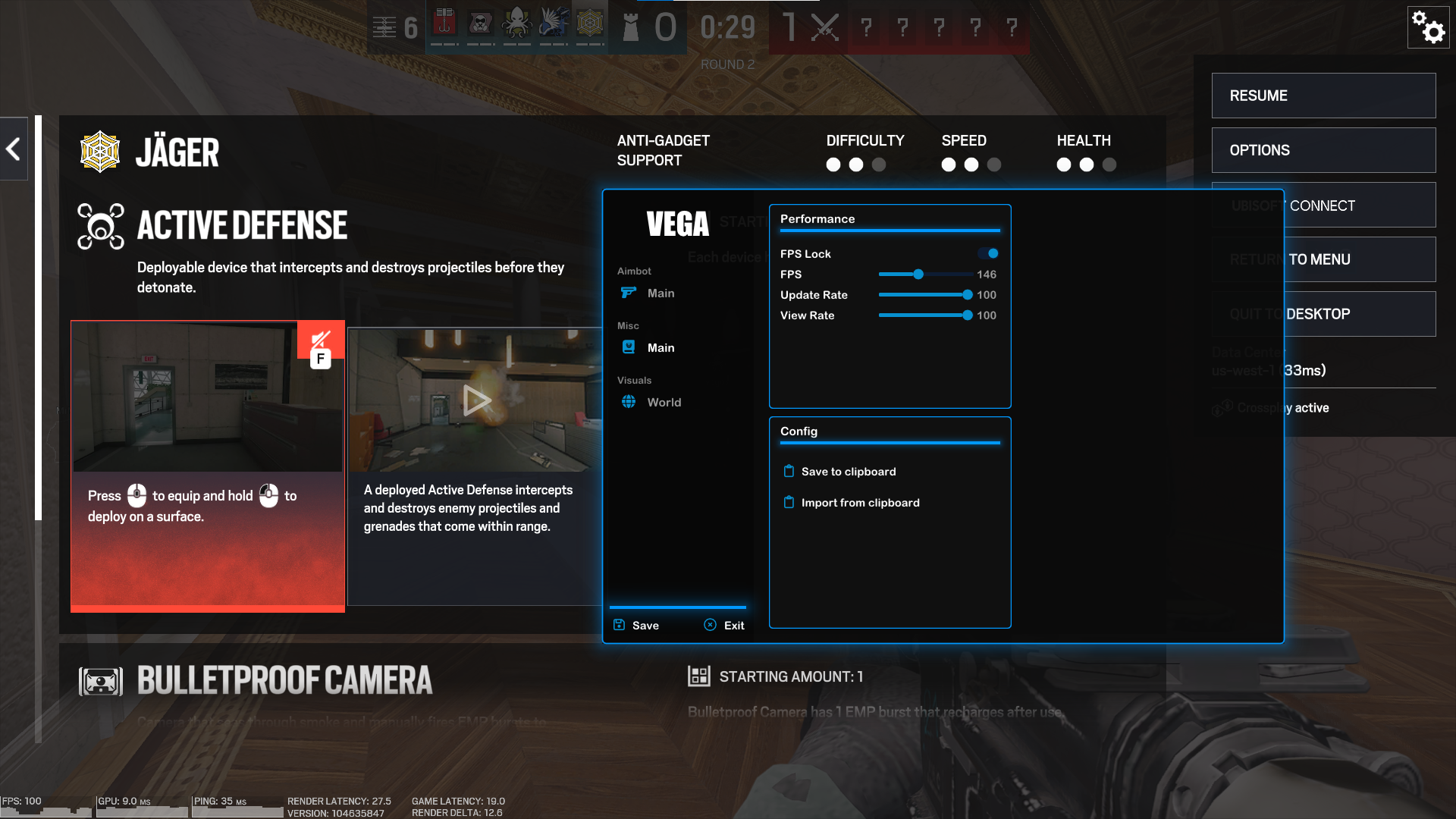Adjust the FPS slider
This screenshot has width=1456, height=819.
tap(918, 275)
